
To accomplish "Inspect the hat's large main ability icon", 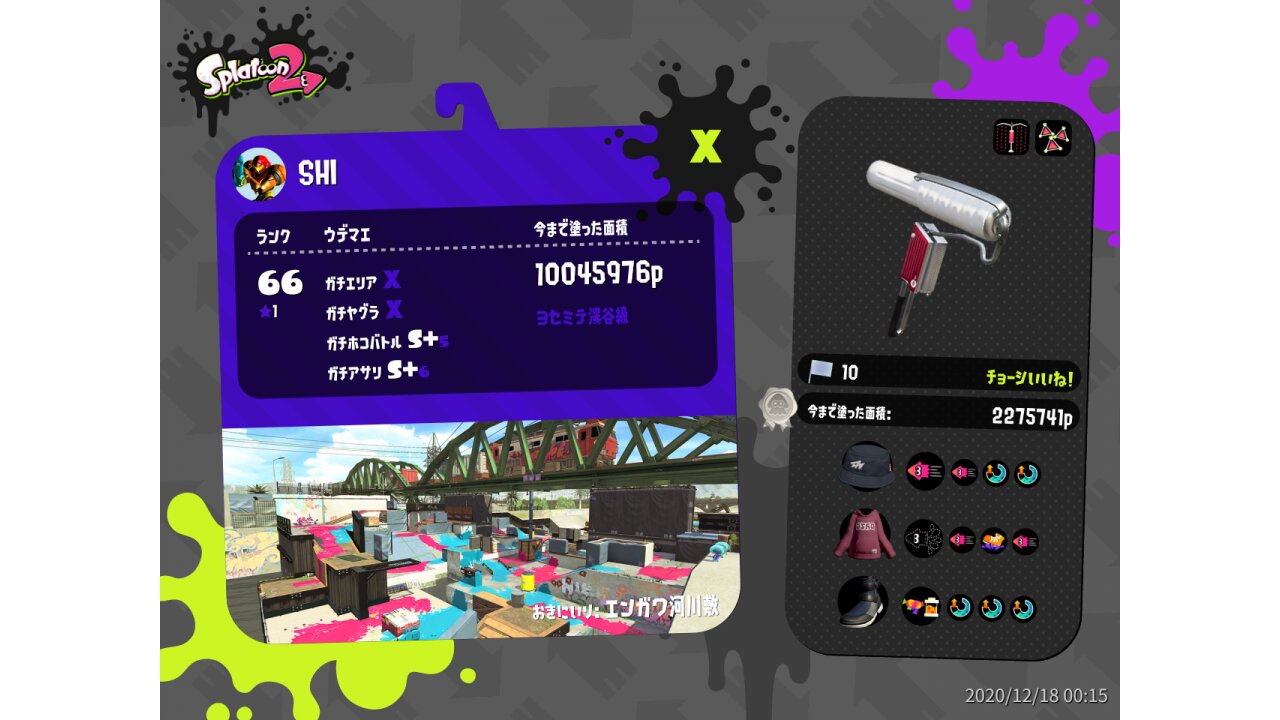I will 925,470.
